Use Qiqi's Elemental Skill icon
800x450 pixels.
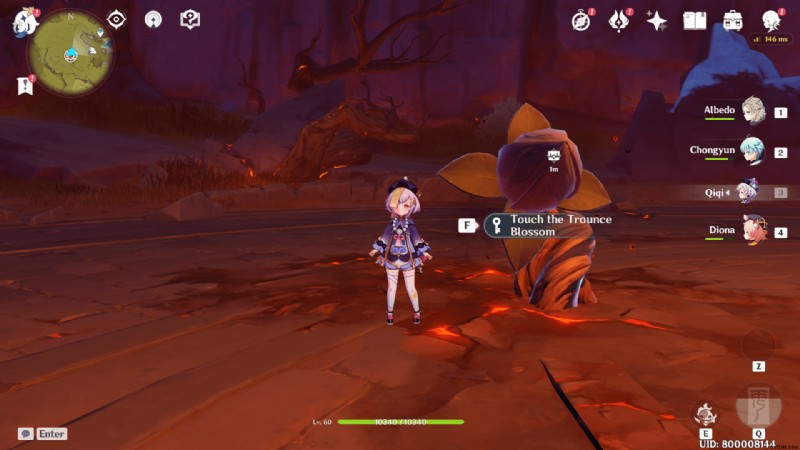tap(706, 413)
